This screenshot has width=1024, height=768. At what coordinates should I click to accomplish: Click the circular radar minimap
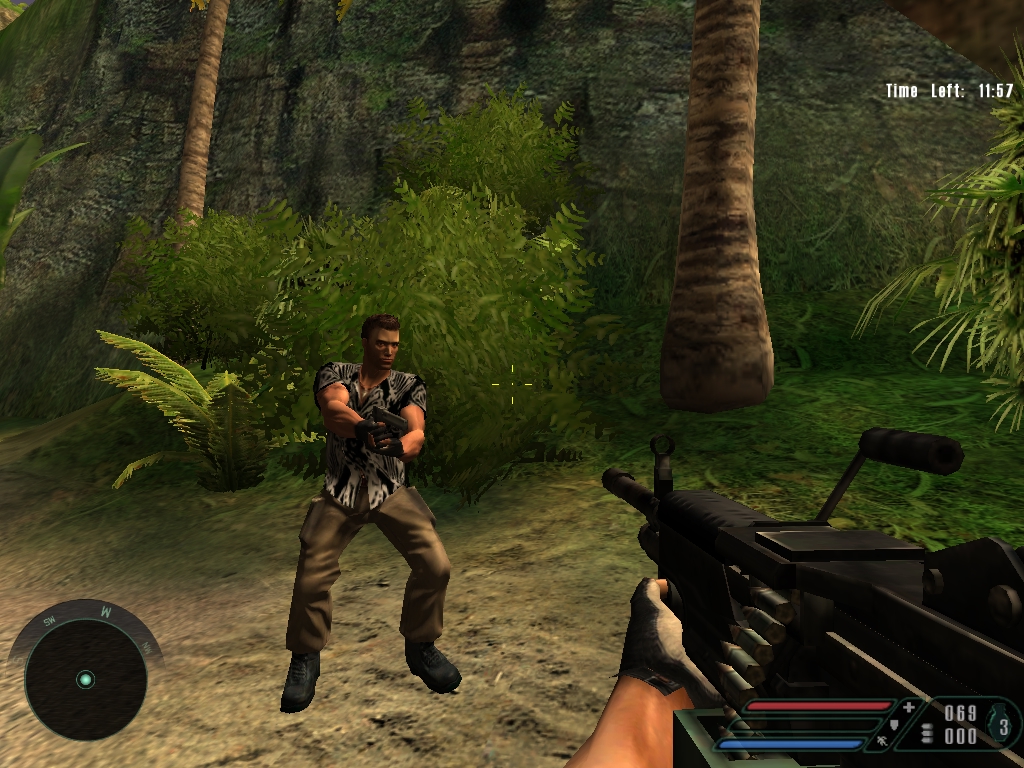click(85, 679)
